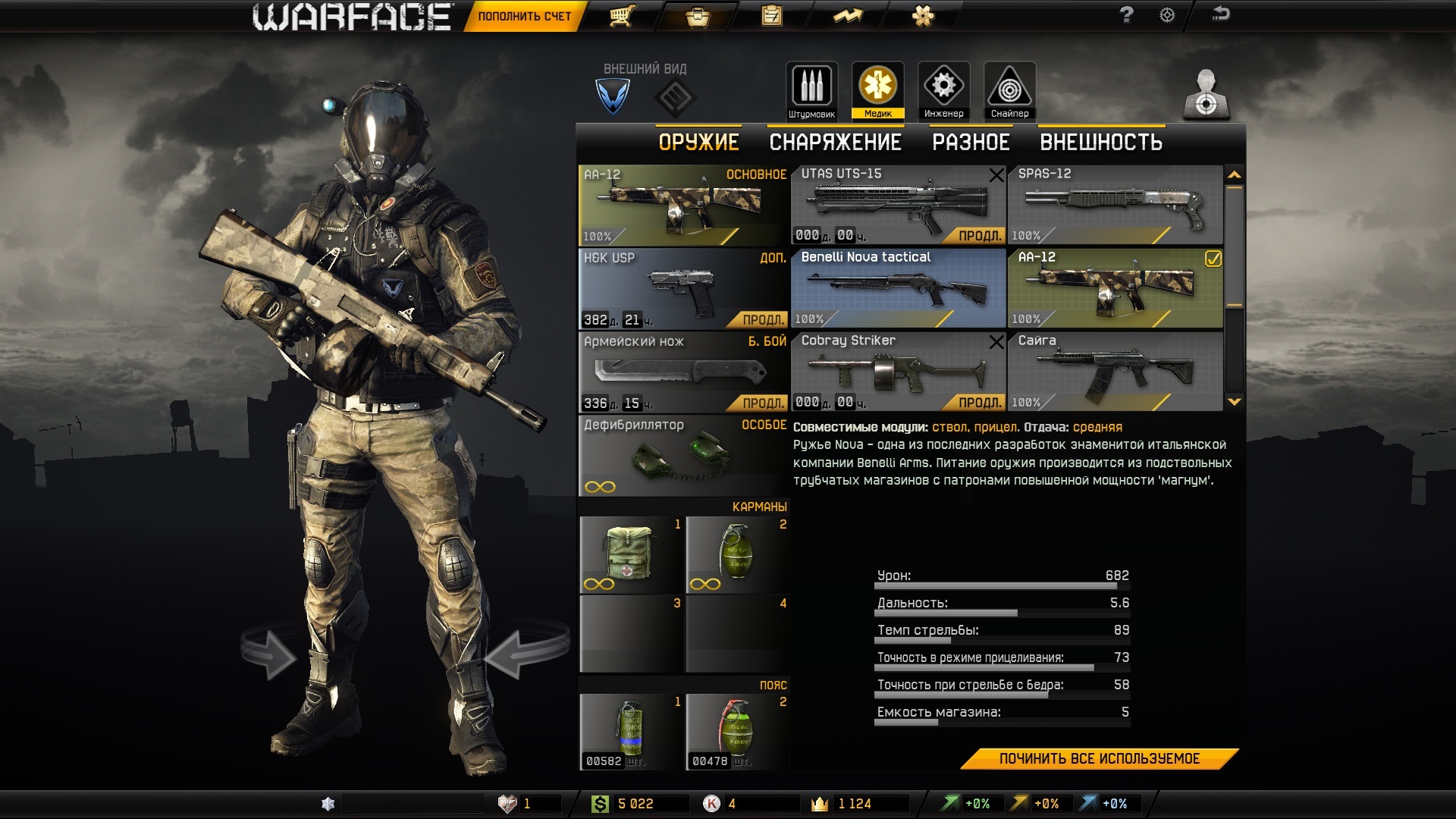Select the UTAS UTS-15 weapon tile

pyautogui.click(x=899, y=205)
